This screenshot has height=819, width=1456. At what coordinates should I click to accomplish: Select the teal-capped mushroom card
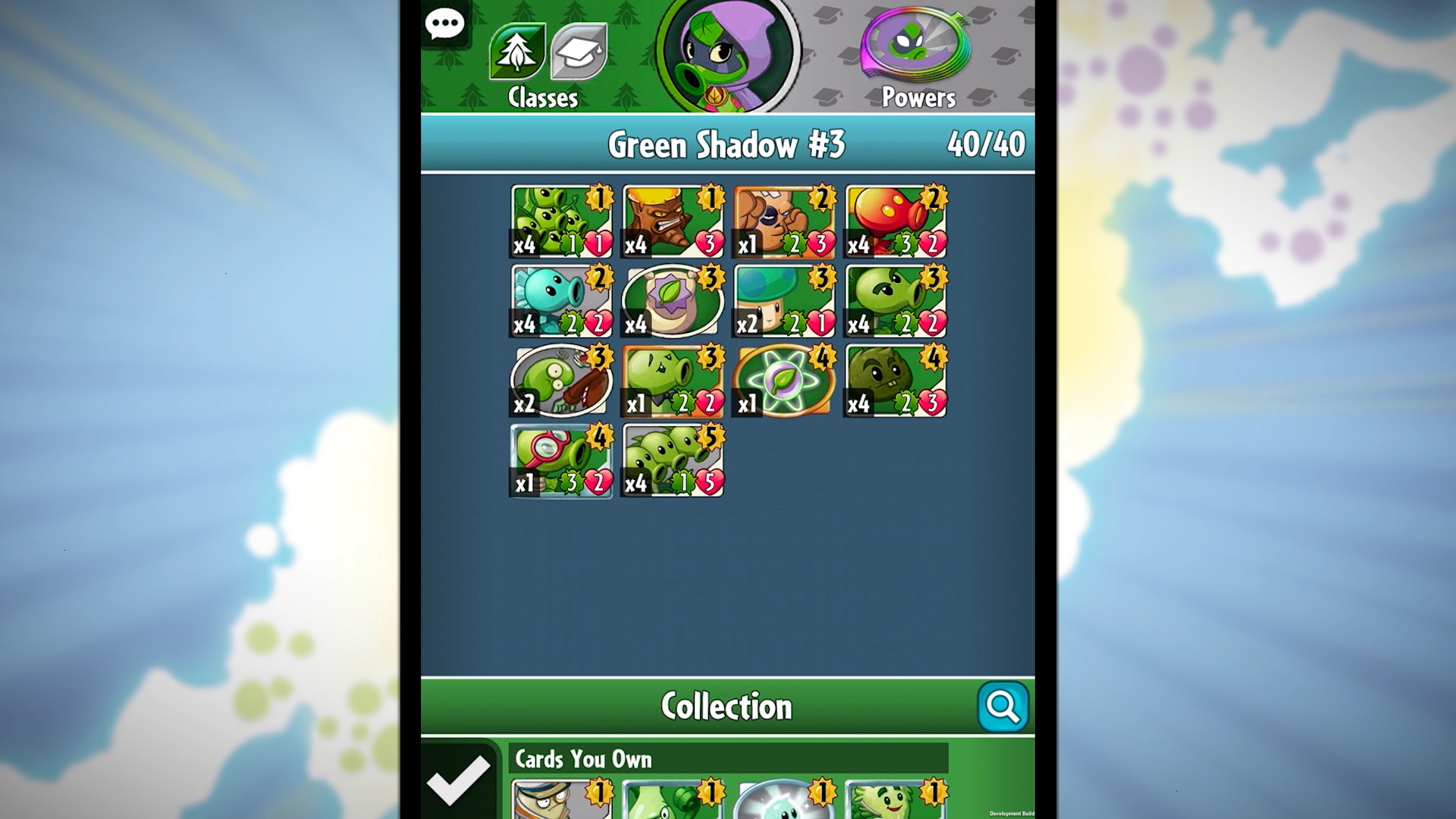[784, 301]
